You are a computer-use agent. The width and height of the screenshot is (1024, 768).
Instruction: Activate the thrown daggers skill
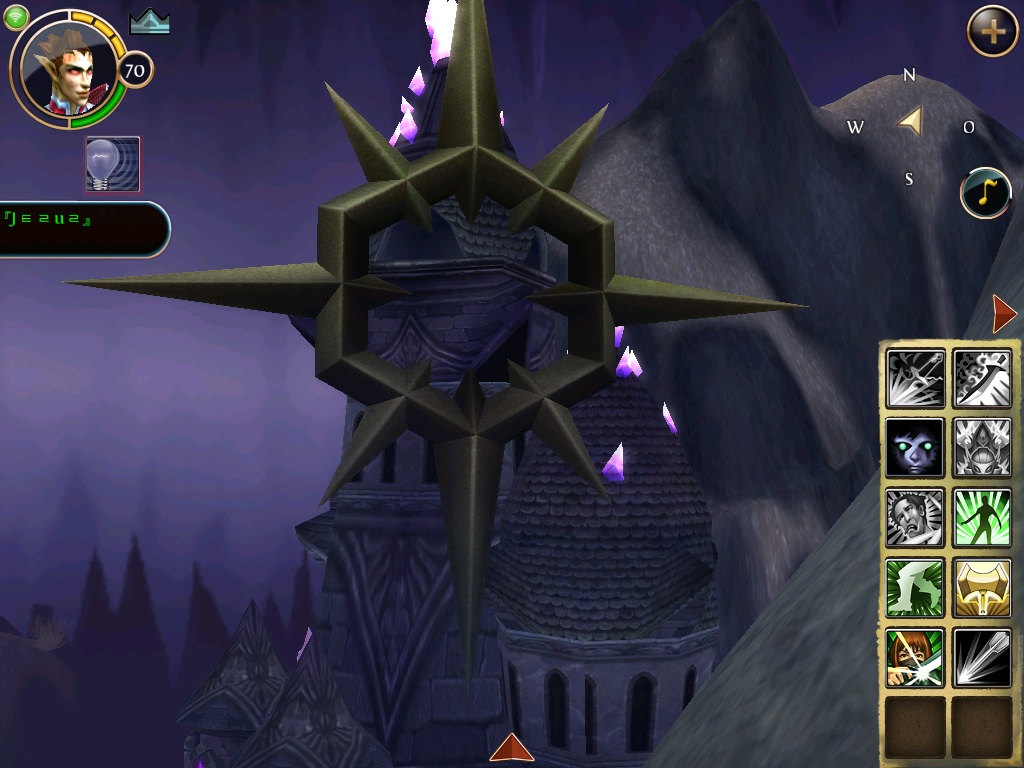(915, 378)
